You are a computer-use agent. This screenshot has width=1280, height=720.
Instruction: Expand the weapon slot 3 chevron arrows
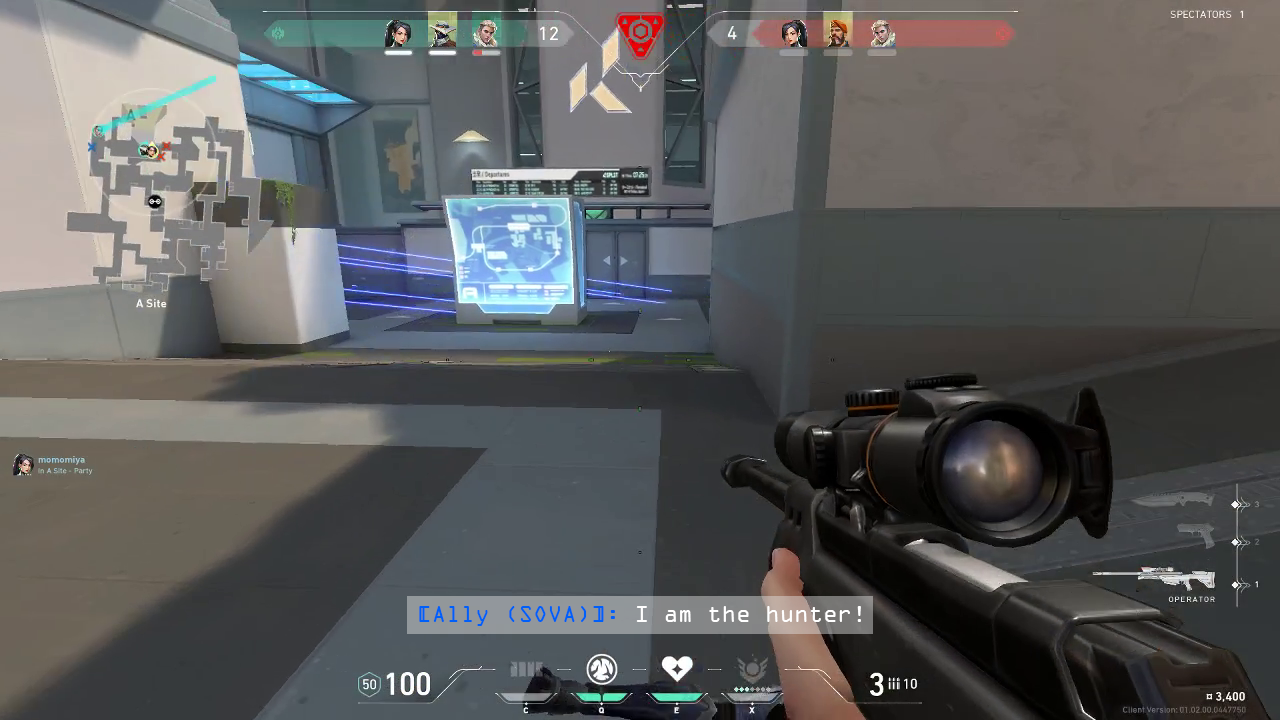pyautogui.click(x=1244, y=504)
